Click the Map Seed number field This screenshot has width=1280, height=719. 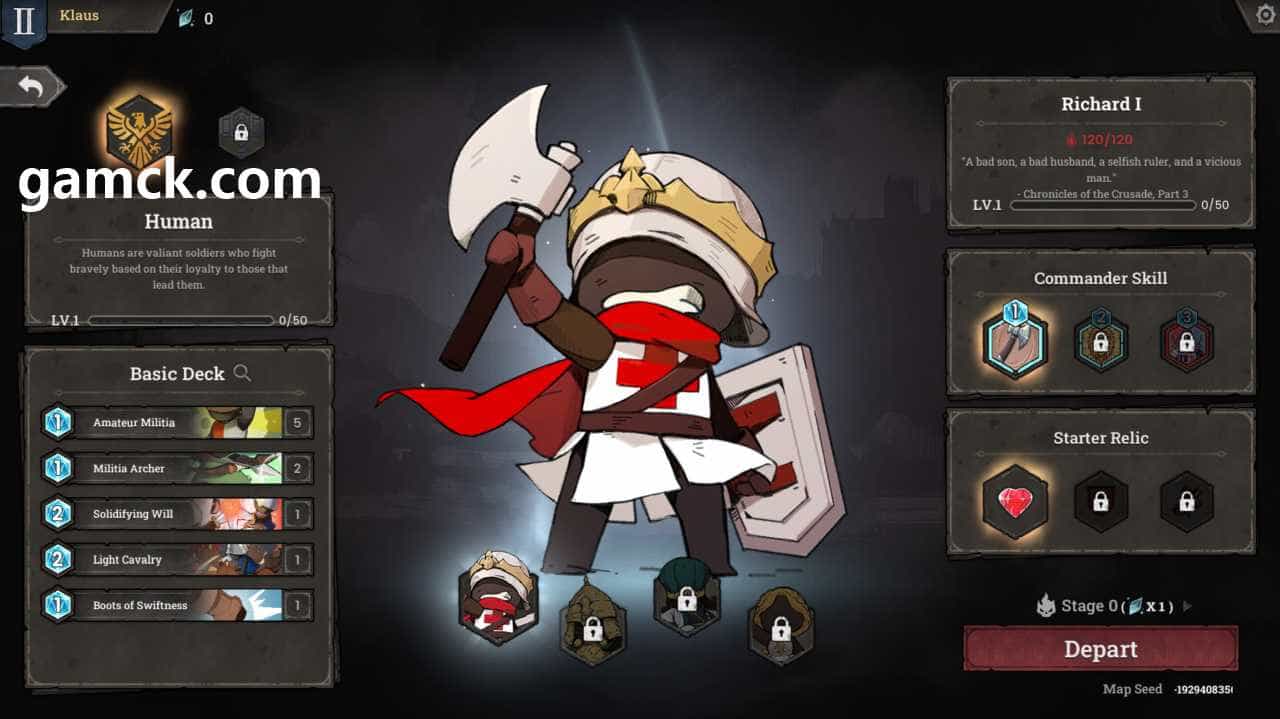click(1203, 689)
